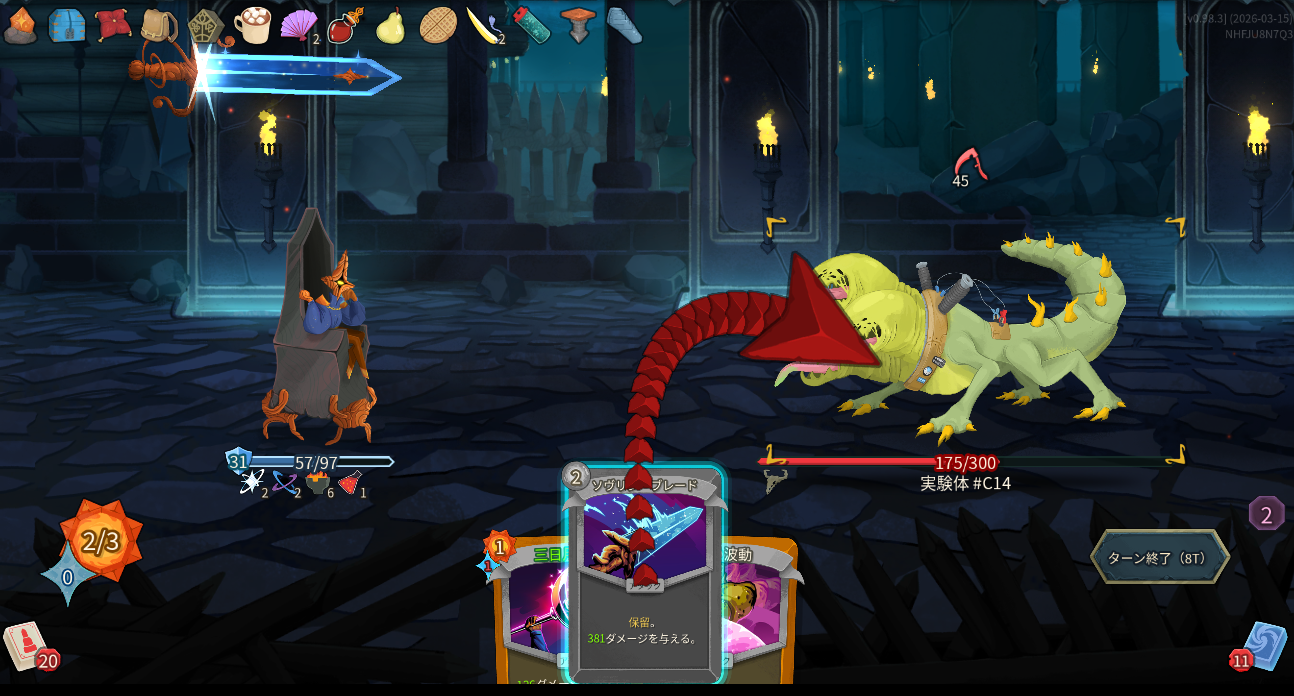Inspect the blue treasure chest relic
The height and width of the screenshot is (696, 1294).
point(67,25)
